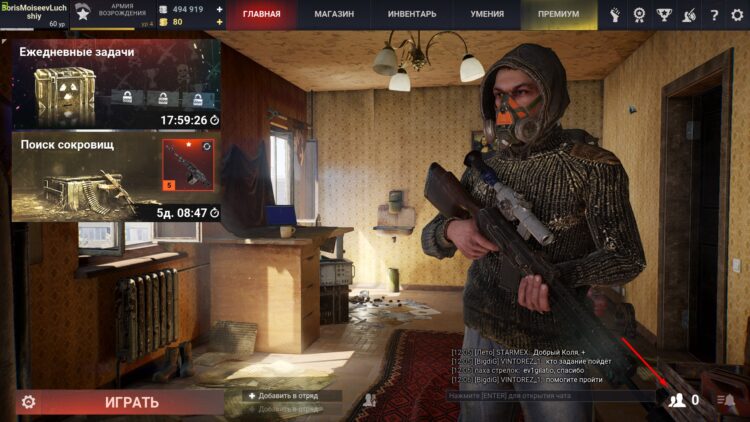Start a match with the ИГРАТЬ button
This screenshot has width=750, height=422.
pyautogui.click(x=132, y=402)
